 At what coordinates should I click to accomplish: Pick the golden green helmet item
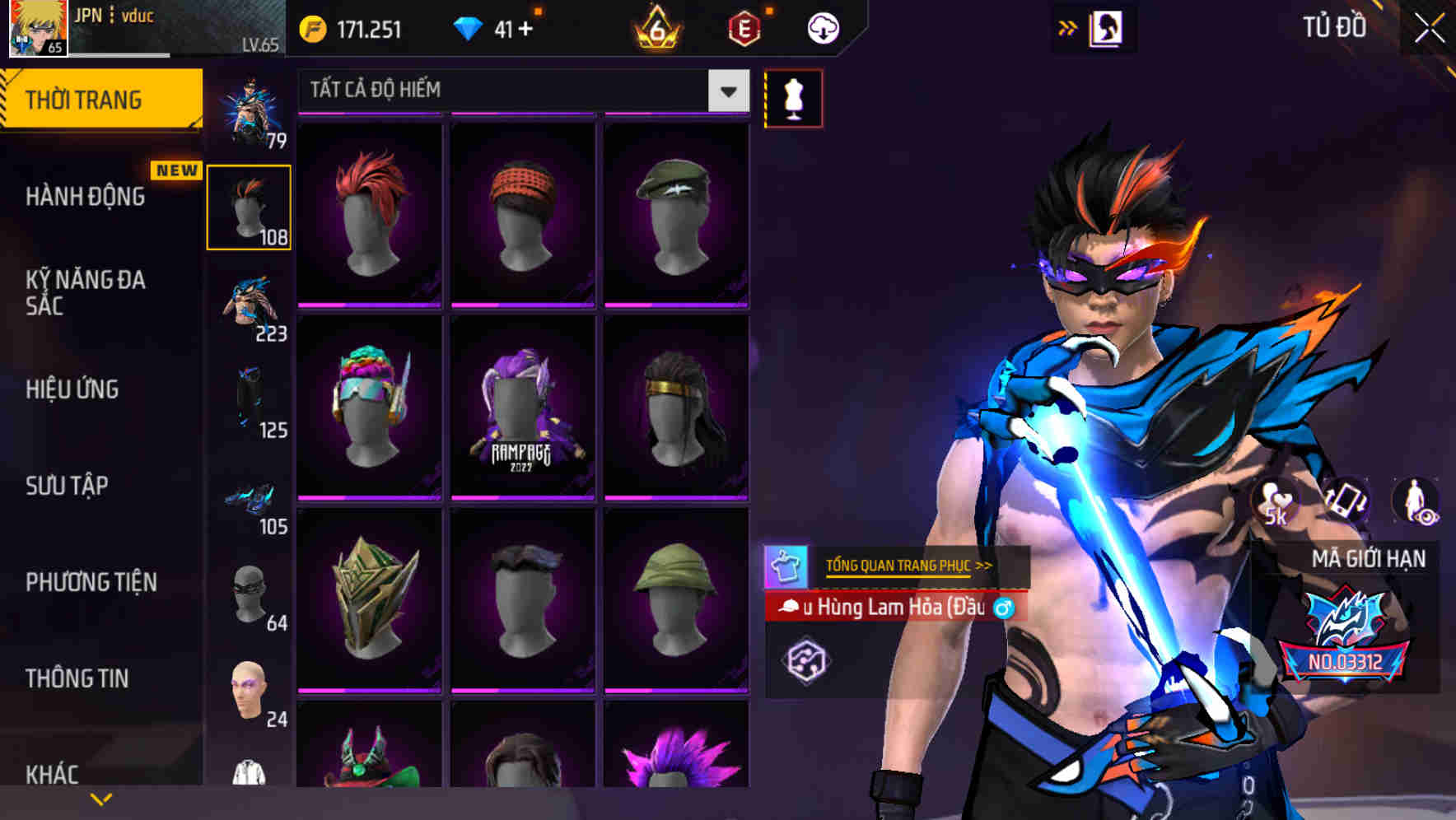370,599
